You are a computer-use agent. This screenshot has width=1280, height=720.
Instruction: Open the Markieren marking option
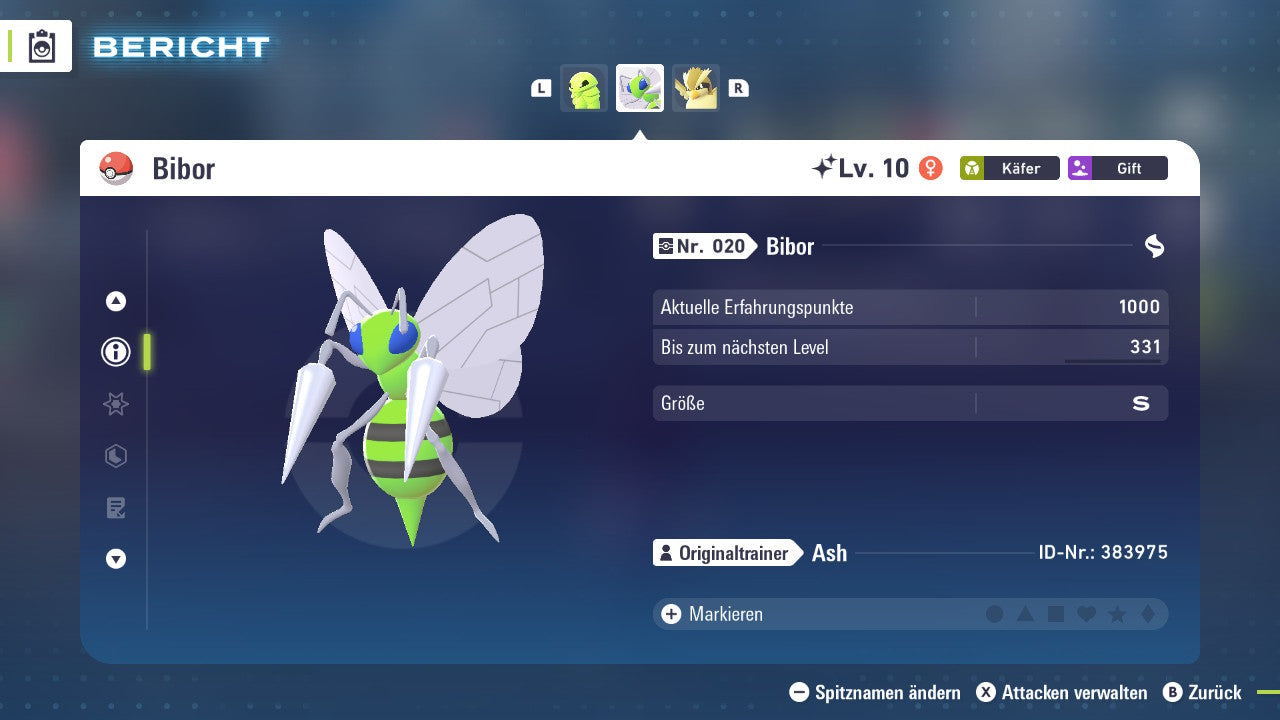pos(713,614)
